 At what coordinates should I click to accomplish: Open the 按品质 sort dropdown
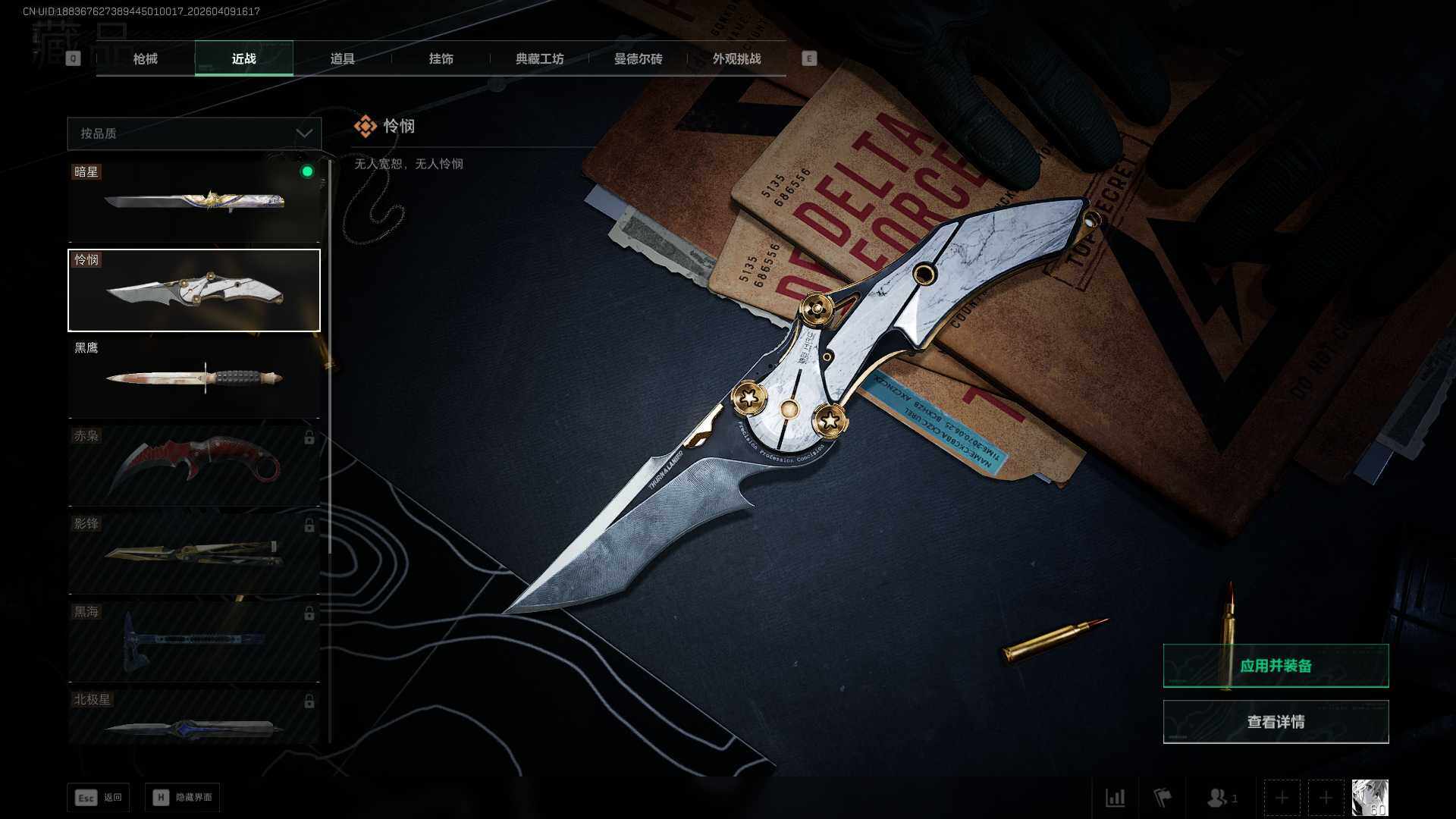(x=194, y=133)
